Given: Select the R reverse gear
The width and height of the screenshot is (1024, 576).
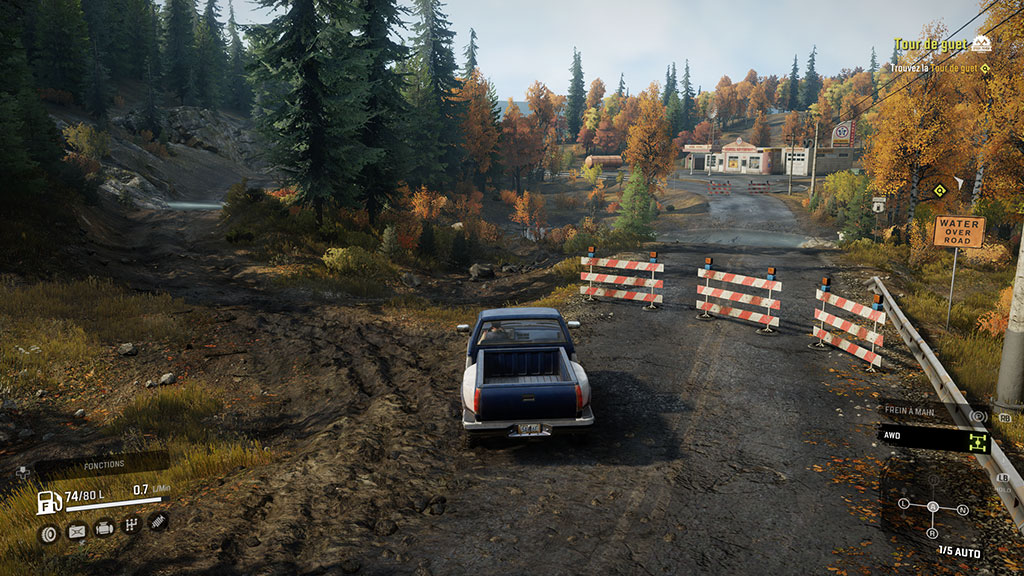Looking at the screenshot, I should click(x=933, y=532).
